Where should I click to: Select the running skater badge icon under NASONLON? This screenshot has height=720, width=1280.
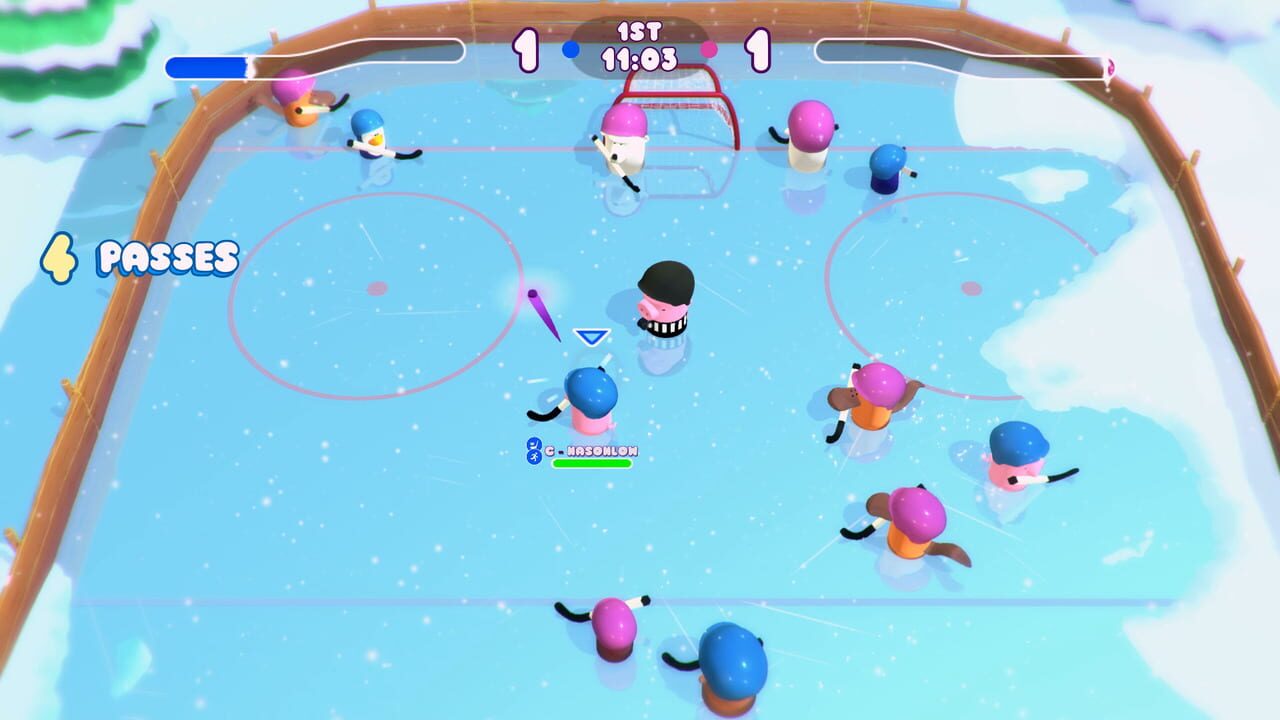(x=534, y=457)
